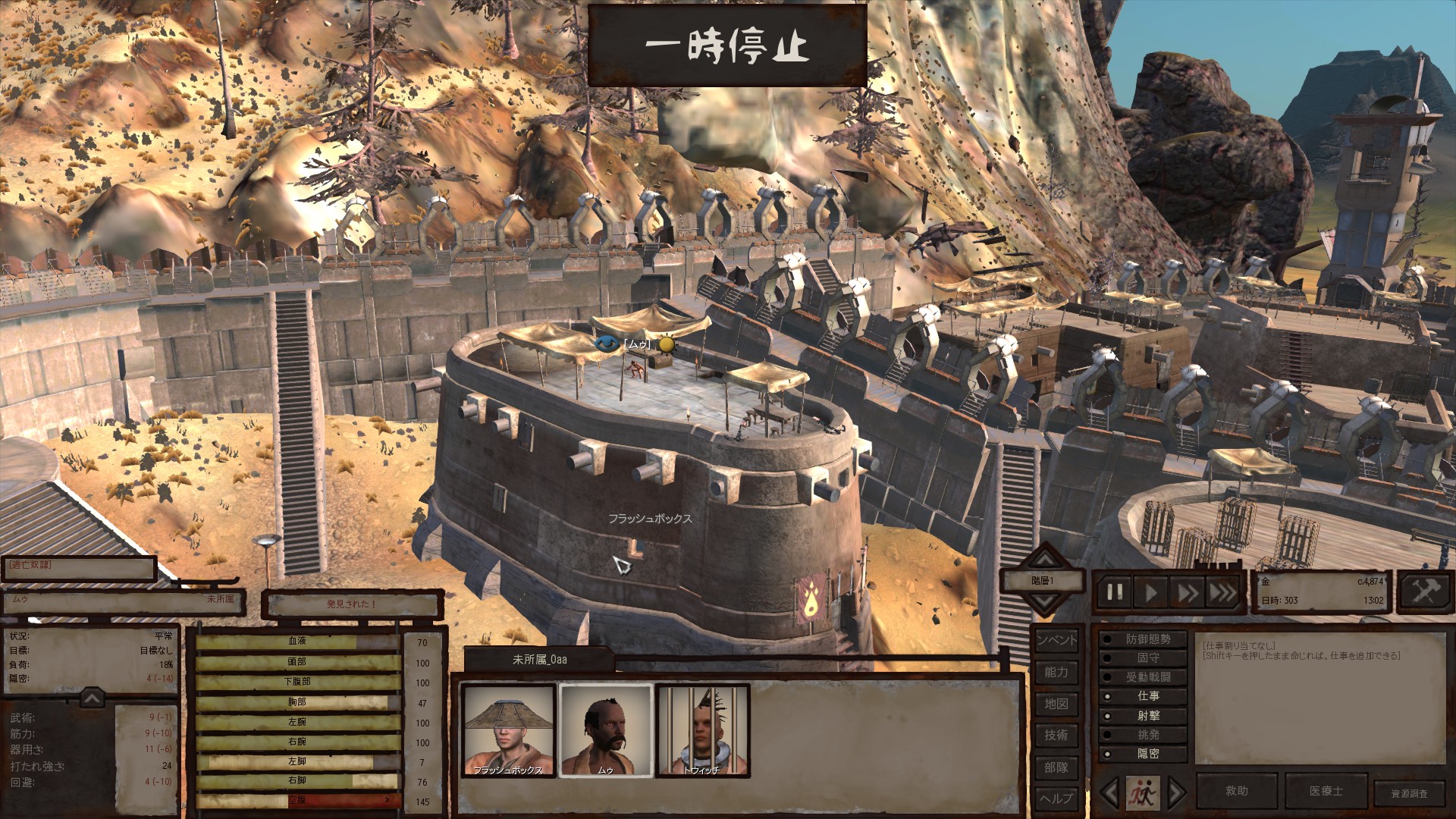Activate the 救助 rescue order
The height and width of the screenshot is (819, 1456).
1237,791
